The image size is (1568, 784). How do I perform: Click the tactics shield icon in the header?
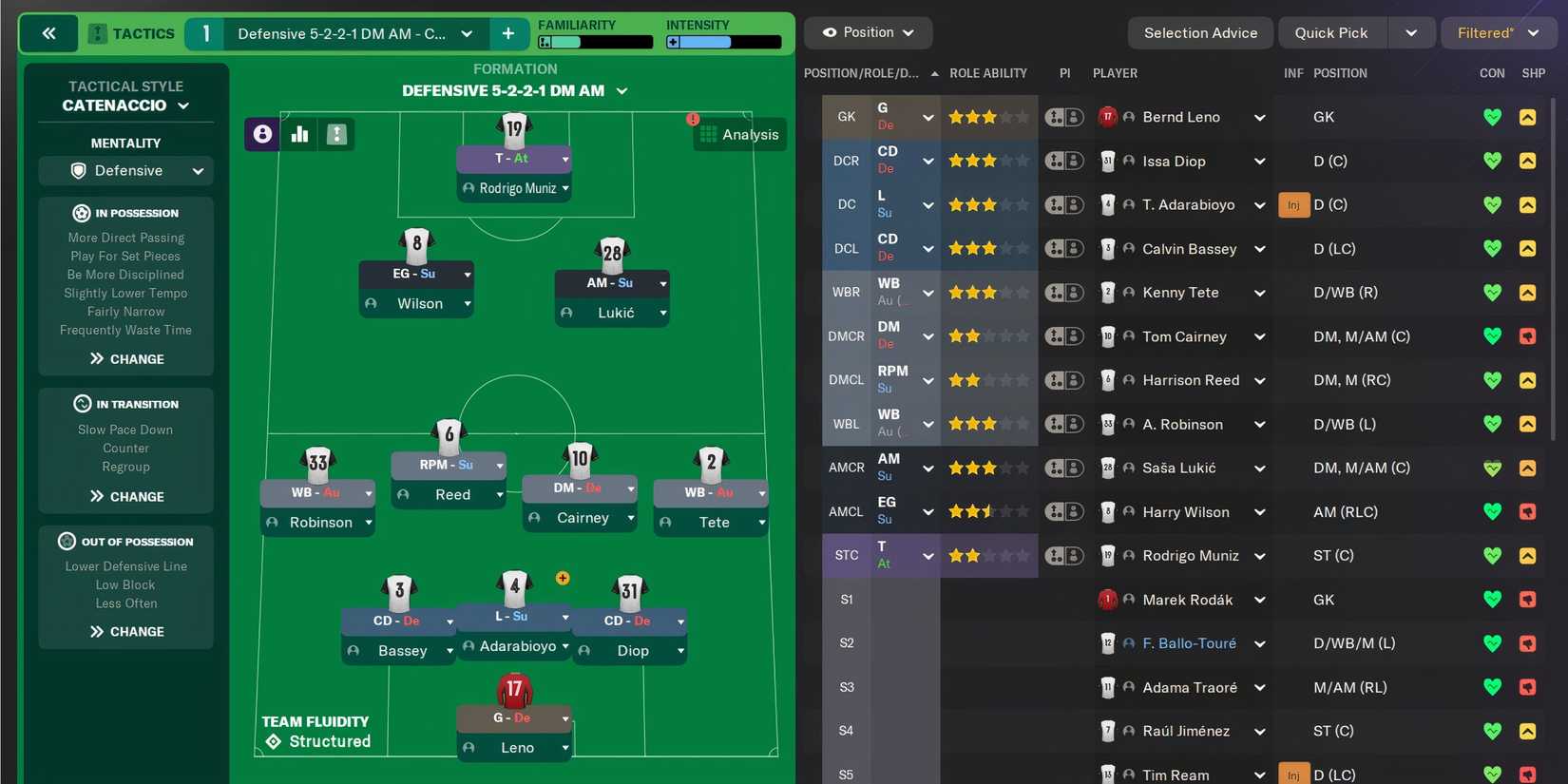[x=95, y=32]
